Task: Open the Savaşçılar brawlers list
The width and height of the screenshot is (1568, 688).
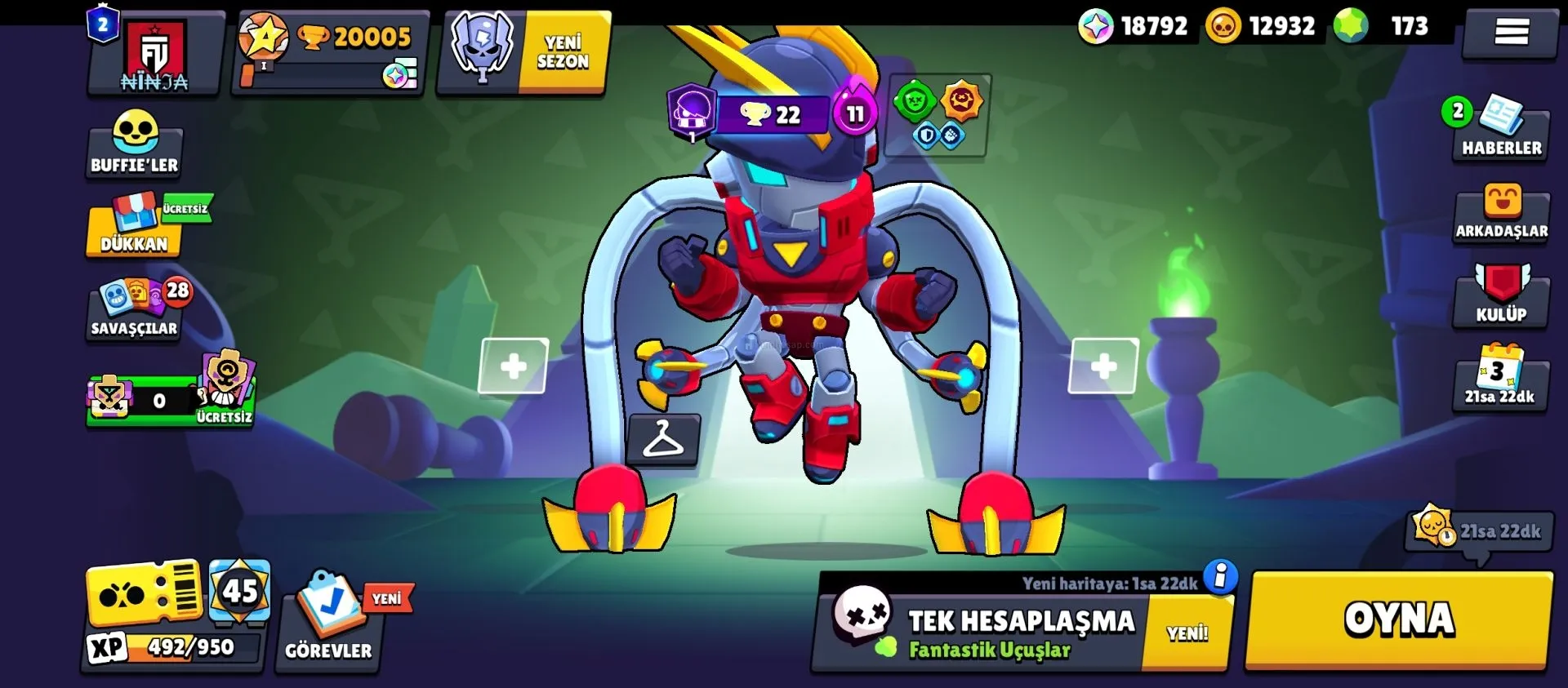Action: tap(135, 310)
